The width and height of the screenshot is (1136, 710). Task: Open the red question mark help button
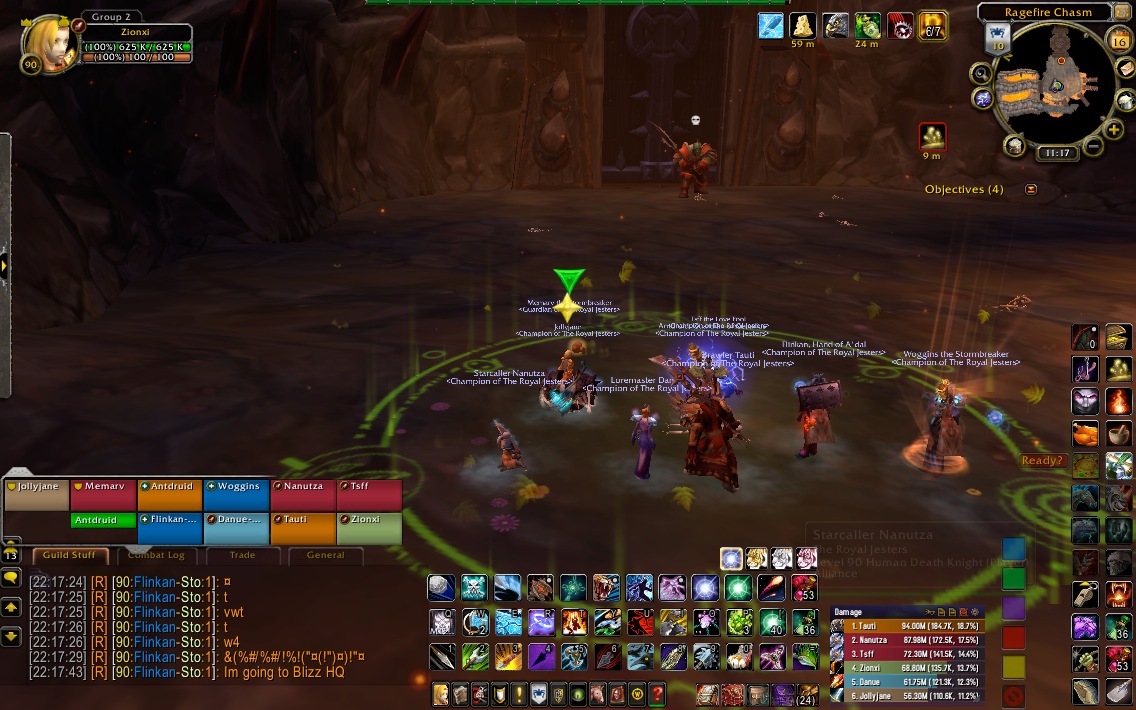click(x=657, y=694)
